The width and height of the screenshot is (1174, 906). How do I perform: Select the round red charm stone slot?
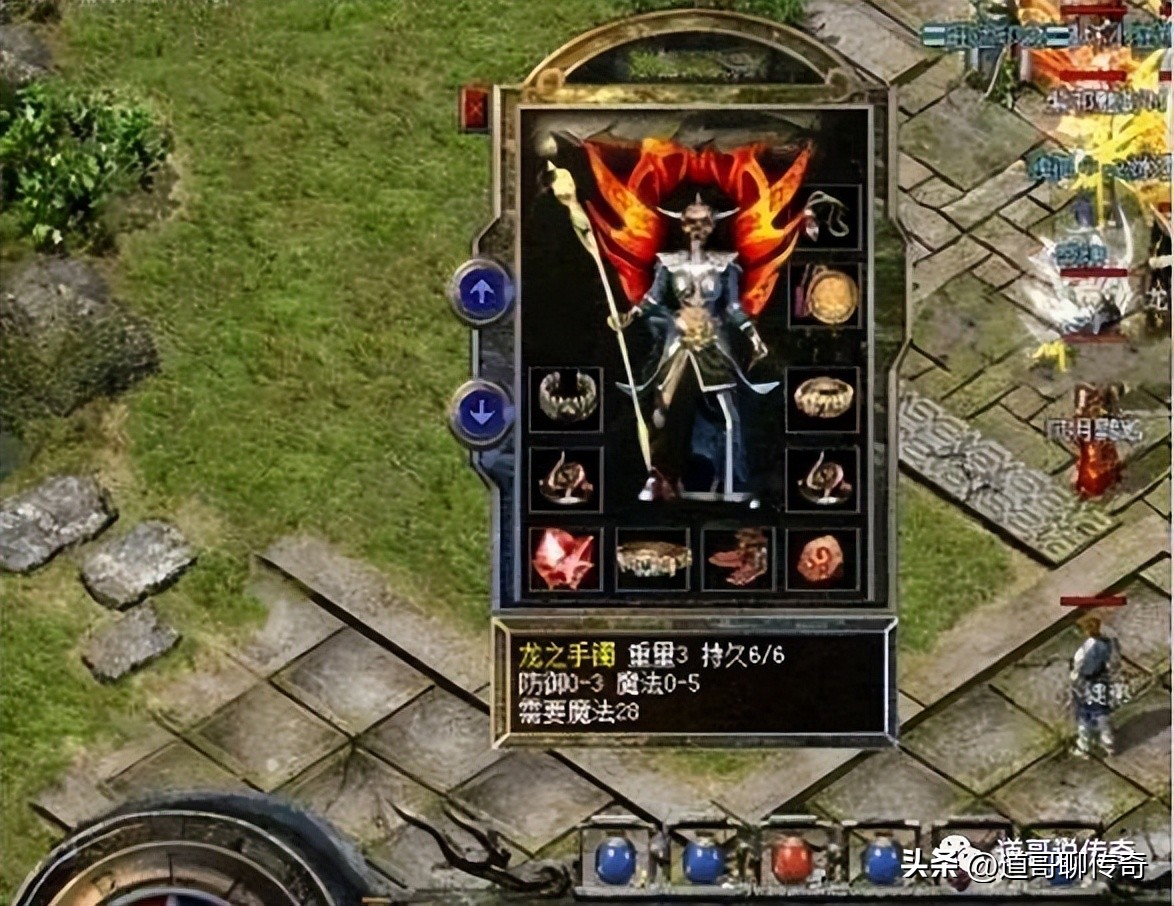pos(823,559)
